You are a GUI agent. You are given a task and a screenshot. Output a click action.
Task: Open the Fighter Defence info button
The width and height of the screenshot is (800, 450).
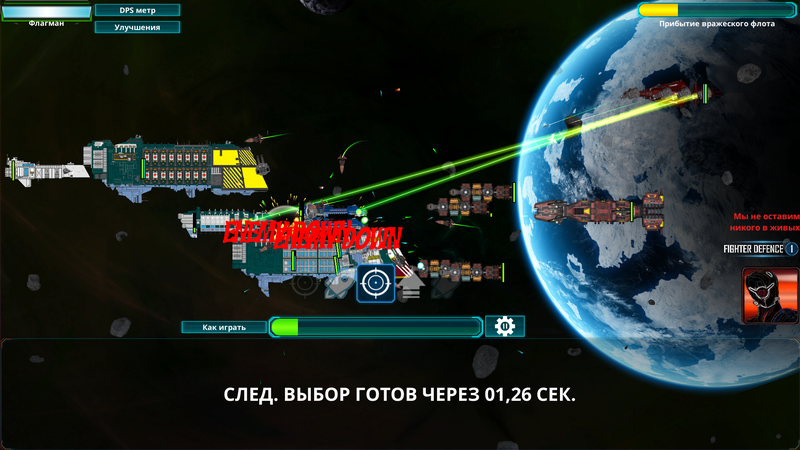791,248
